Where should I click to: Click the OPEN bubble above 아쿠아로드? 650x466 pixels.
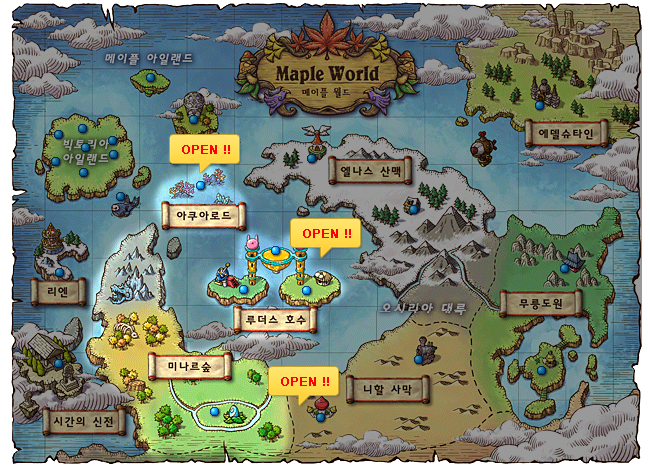(x=205, y=150)
